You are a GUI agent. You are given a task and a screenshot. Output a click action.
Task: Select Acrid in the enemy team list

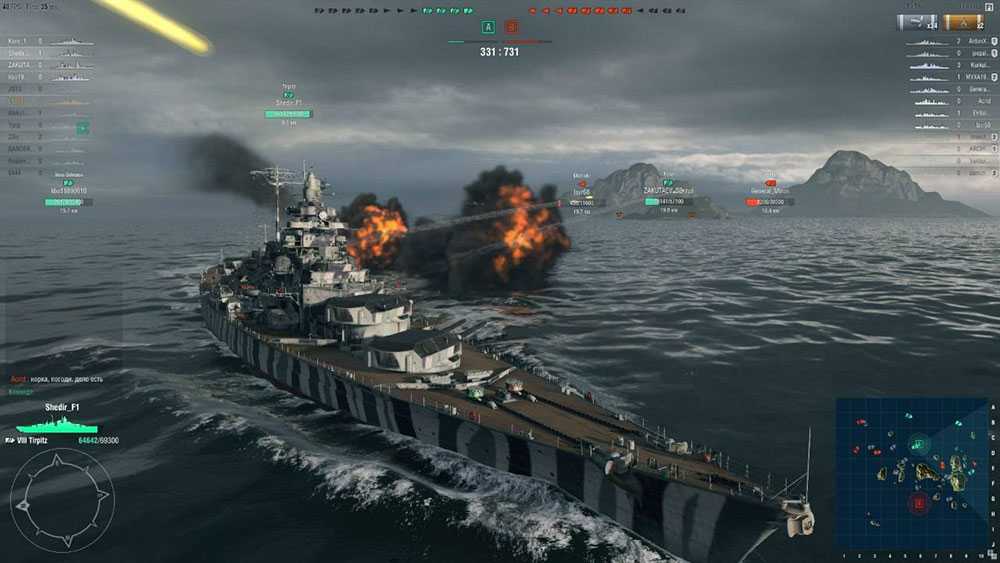tap(983, 101)
